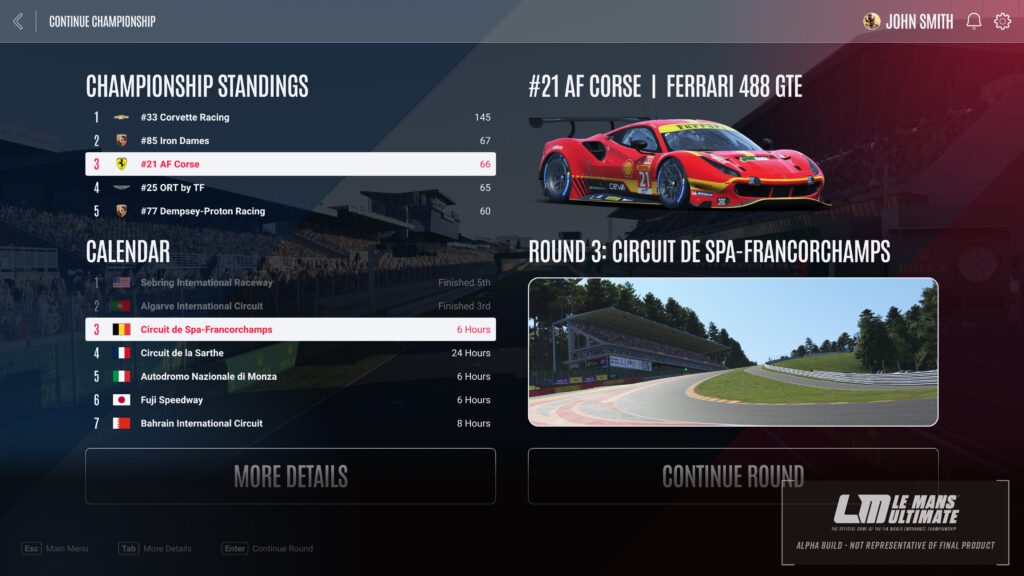The width and height of the screenshot is (1024, 576).
Task: Select Circuit de la Sarthe 24 Hours
Action: point(290,353)
